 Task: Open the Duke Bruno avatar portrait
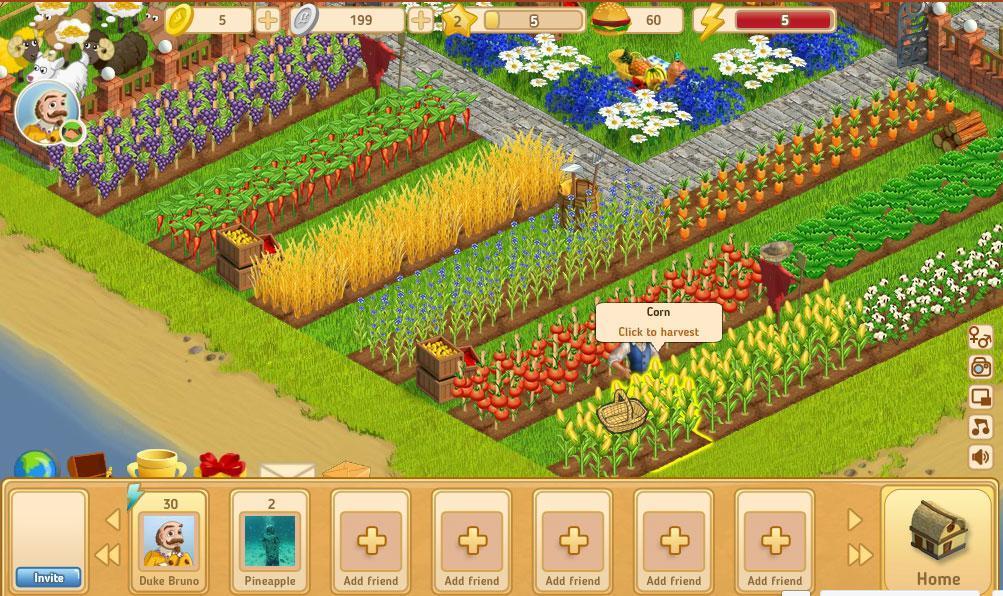[x=44, y=112]
